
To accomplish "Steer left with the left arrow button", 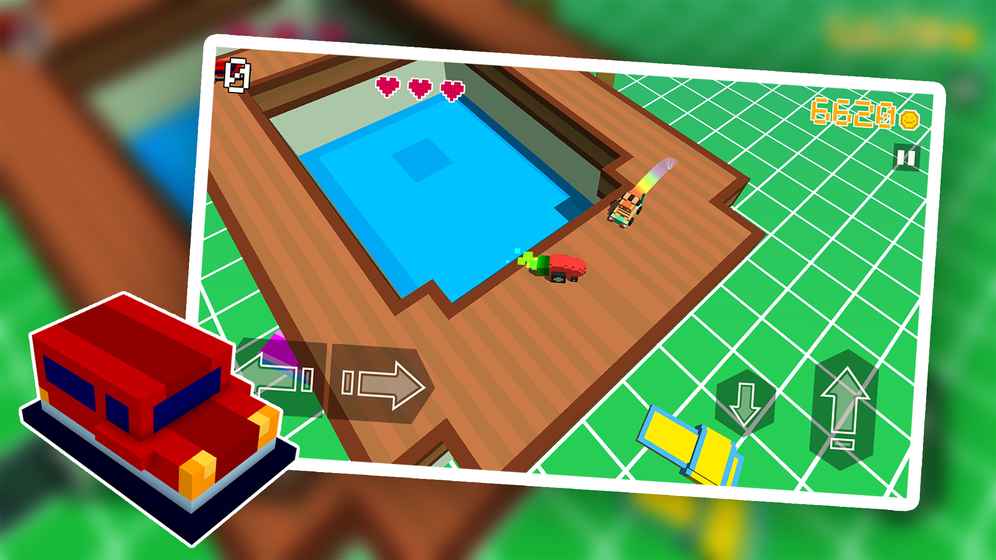I will (283, 378).
